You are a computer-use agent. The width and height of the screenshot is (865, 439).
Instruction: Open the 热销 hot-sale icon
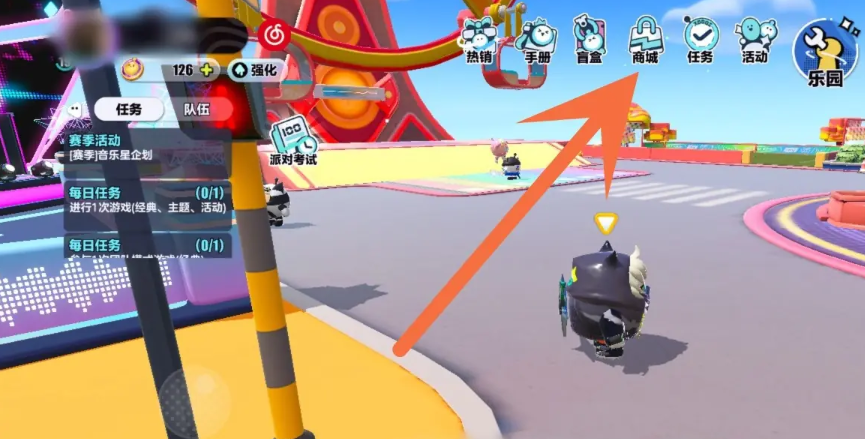(x=479, y=39)
